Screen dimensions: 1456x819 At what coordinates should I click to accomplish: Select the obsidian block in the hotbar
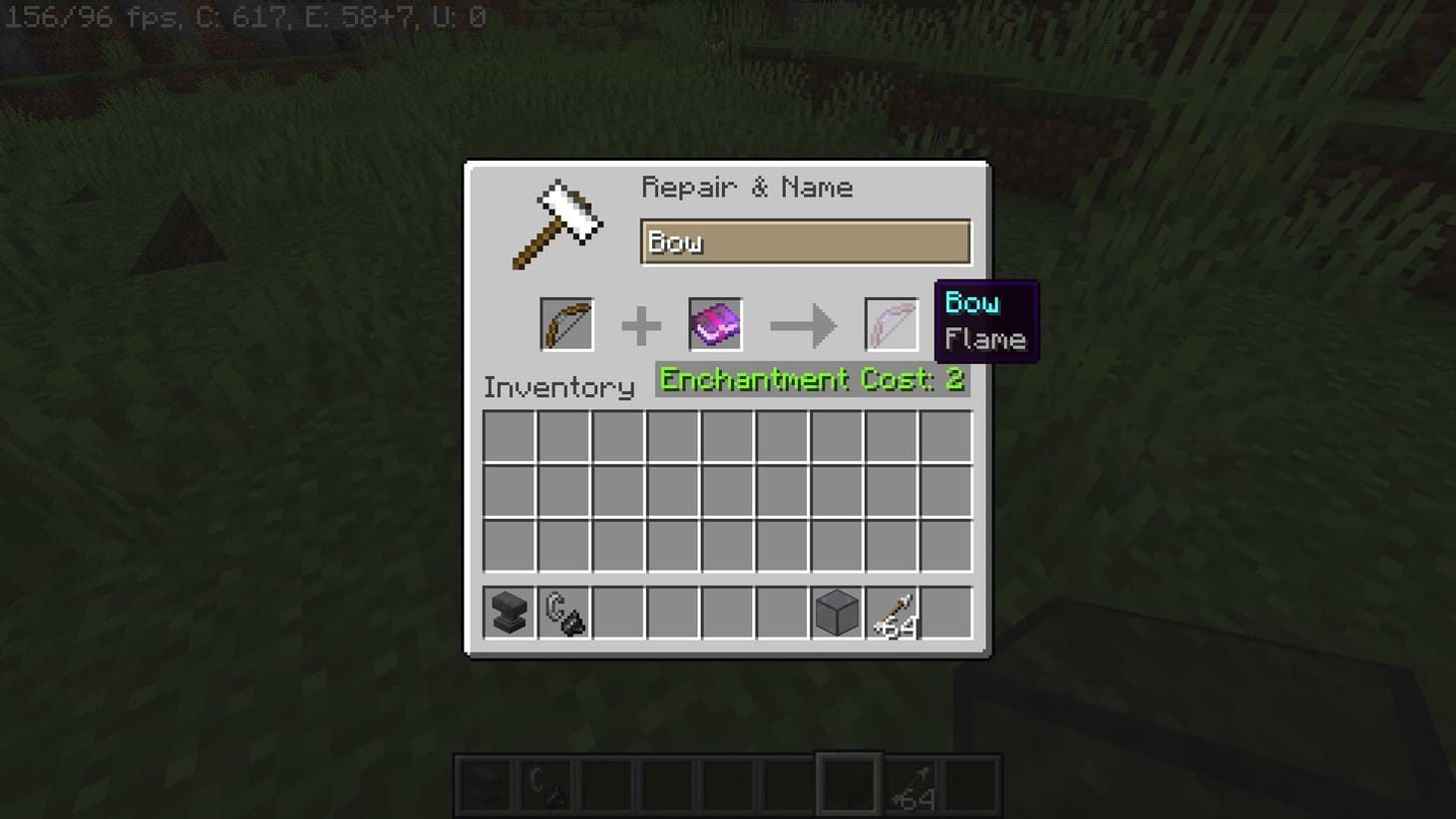[x=835, y=612]
